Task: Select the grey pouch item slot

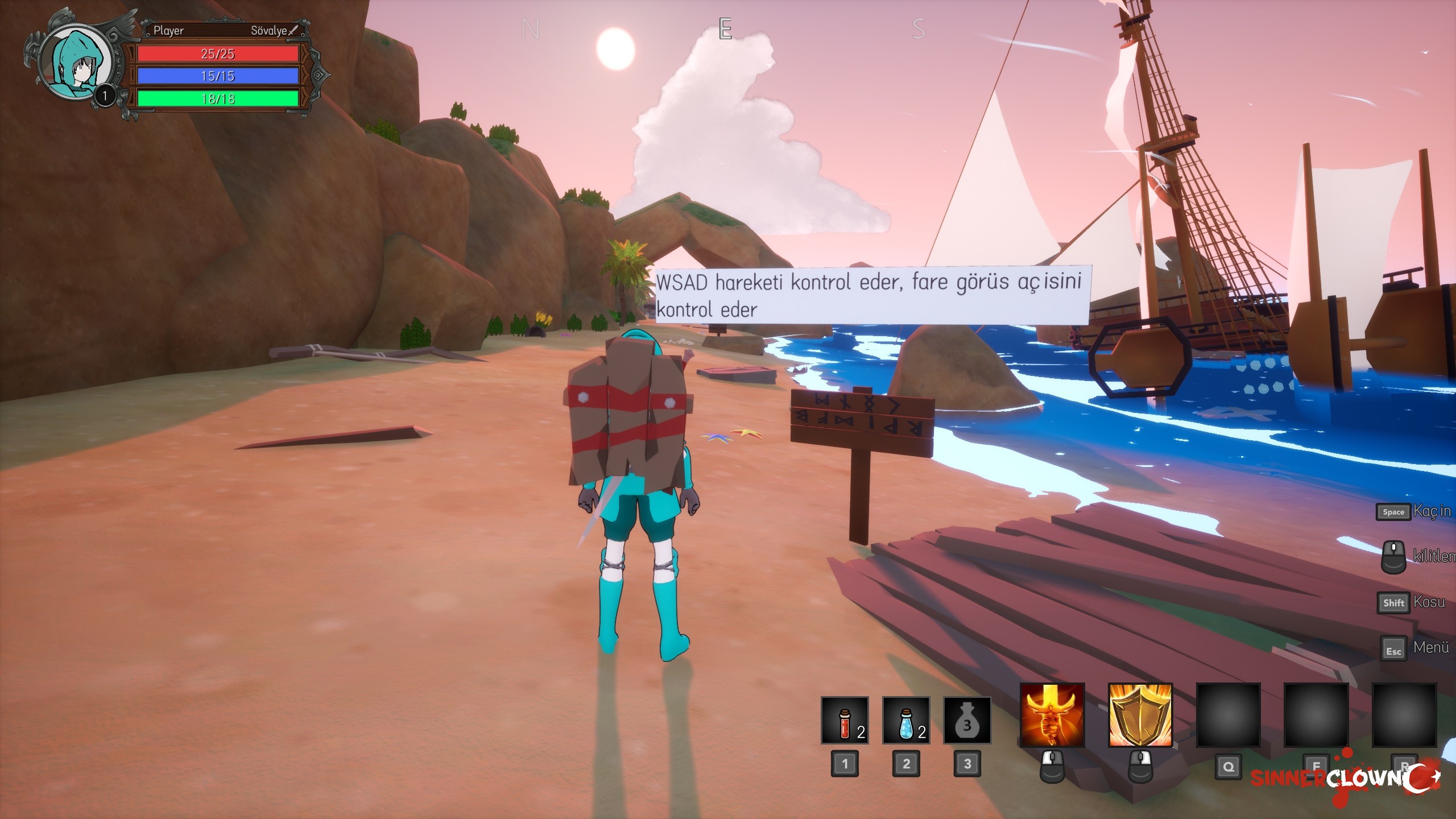Action: [x=967, y=720]
